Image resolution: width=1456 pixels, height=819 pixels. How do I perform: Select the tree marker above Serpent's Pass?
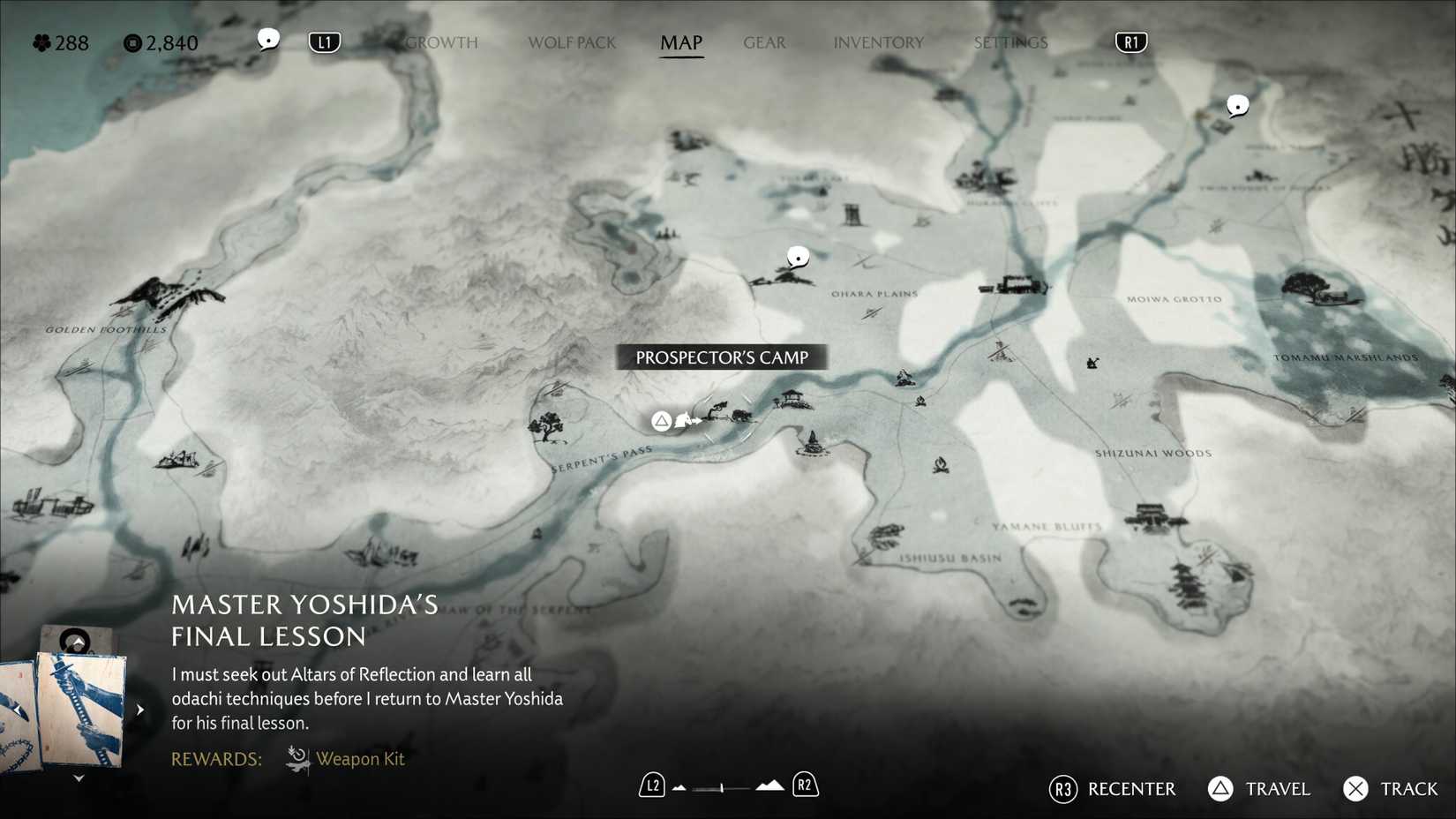pos(547,426)
